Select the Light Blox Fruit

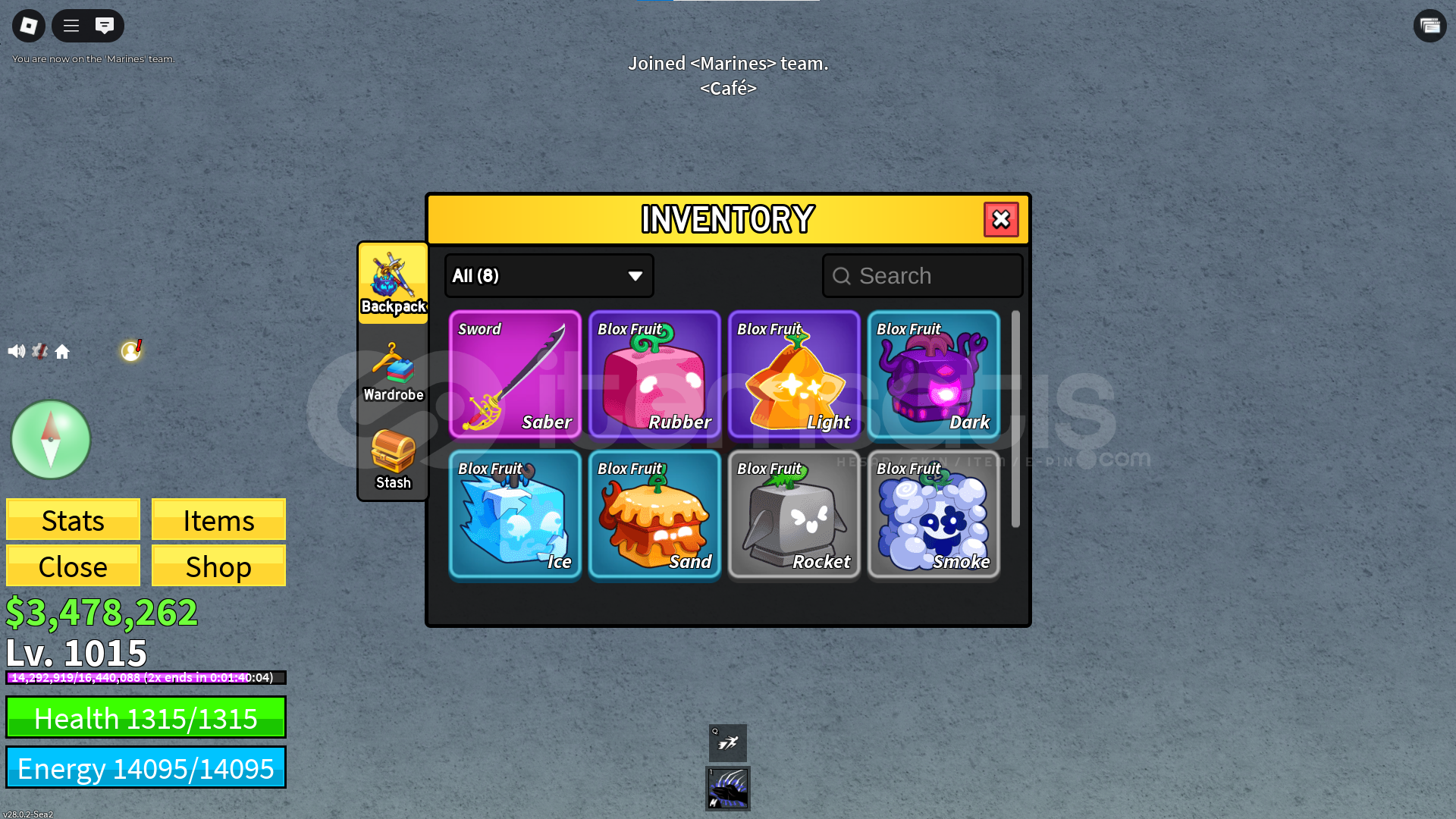click(793, 375)
